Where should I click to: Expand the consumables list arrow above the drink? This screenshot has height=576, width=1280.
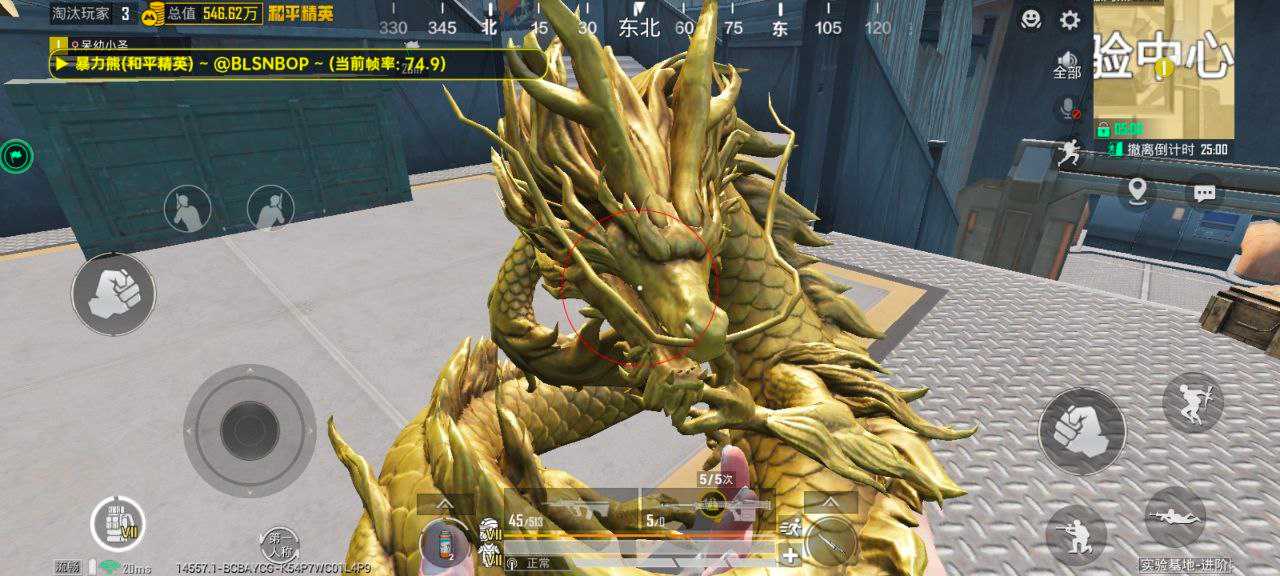(445, 503)
